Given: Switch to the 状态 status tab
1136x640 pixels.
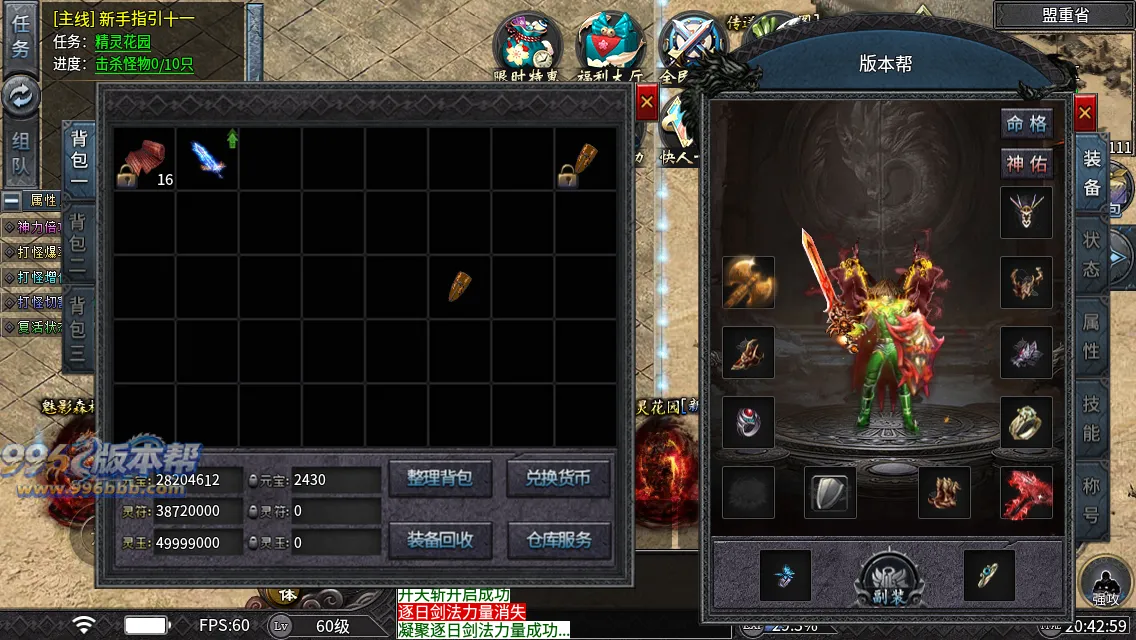Looking at the screenshot, I should tap(1091, 255).
